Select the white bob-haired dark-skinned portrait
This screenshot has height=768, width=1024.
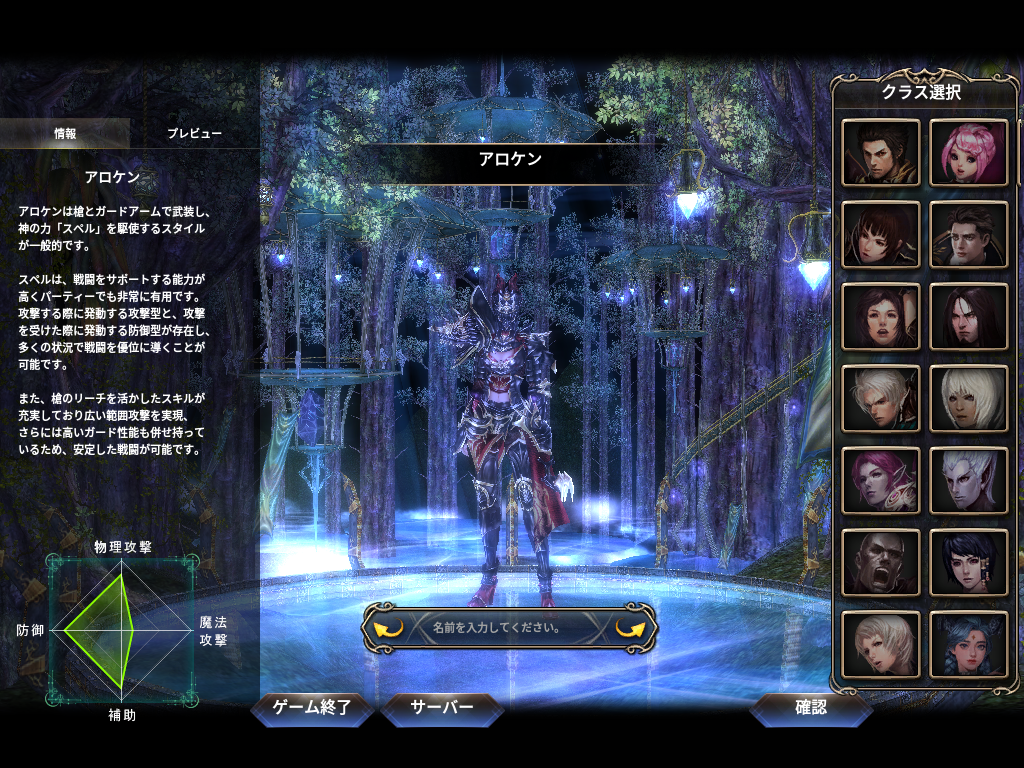pos(969,398)
